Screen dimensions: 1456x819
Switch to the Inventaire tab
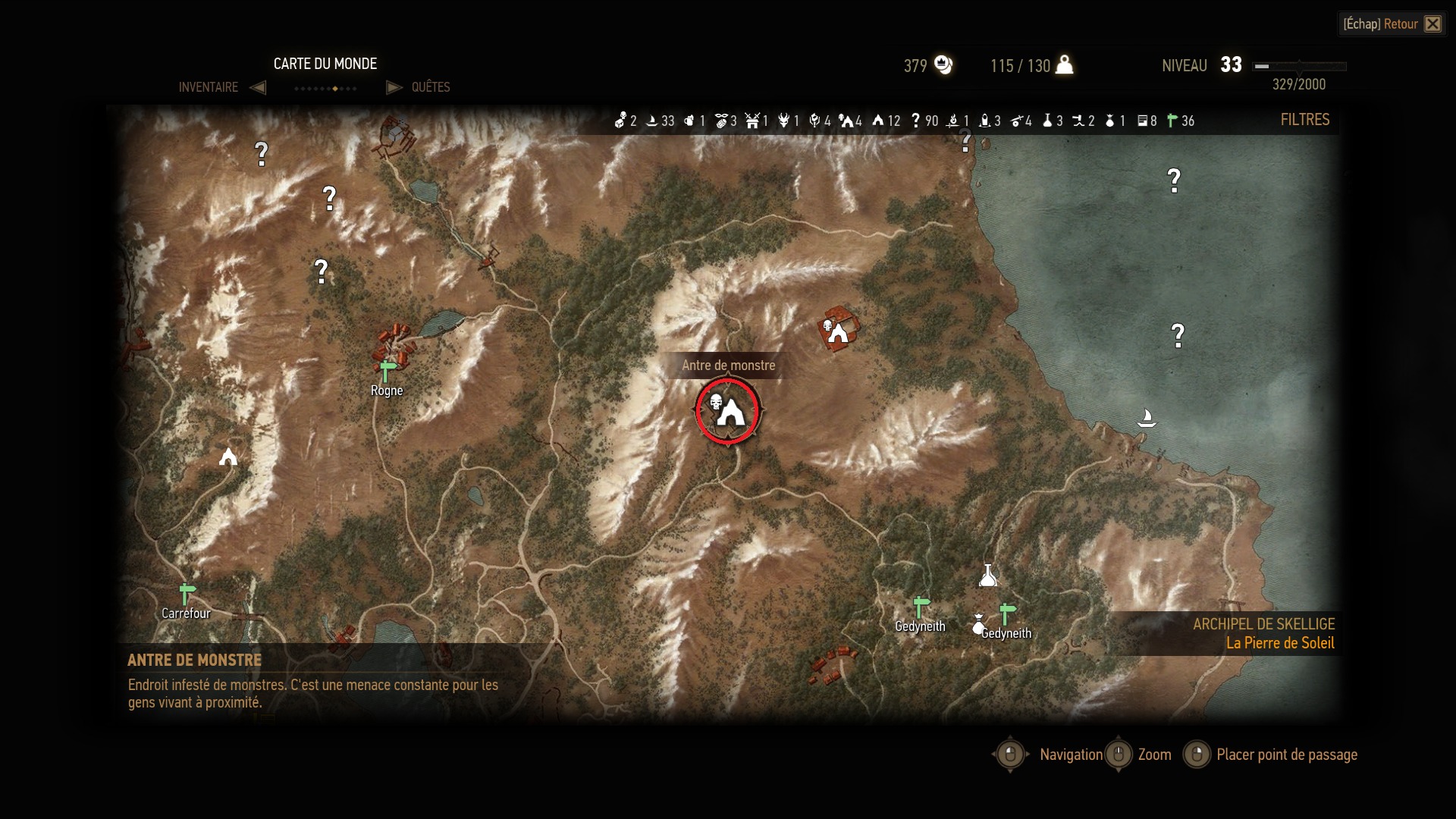coord(209,87)
